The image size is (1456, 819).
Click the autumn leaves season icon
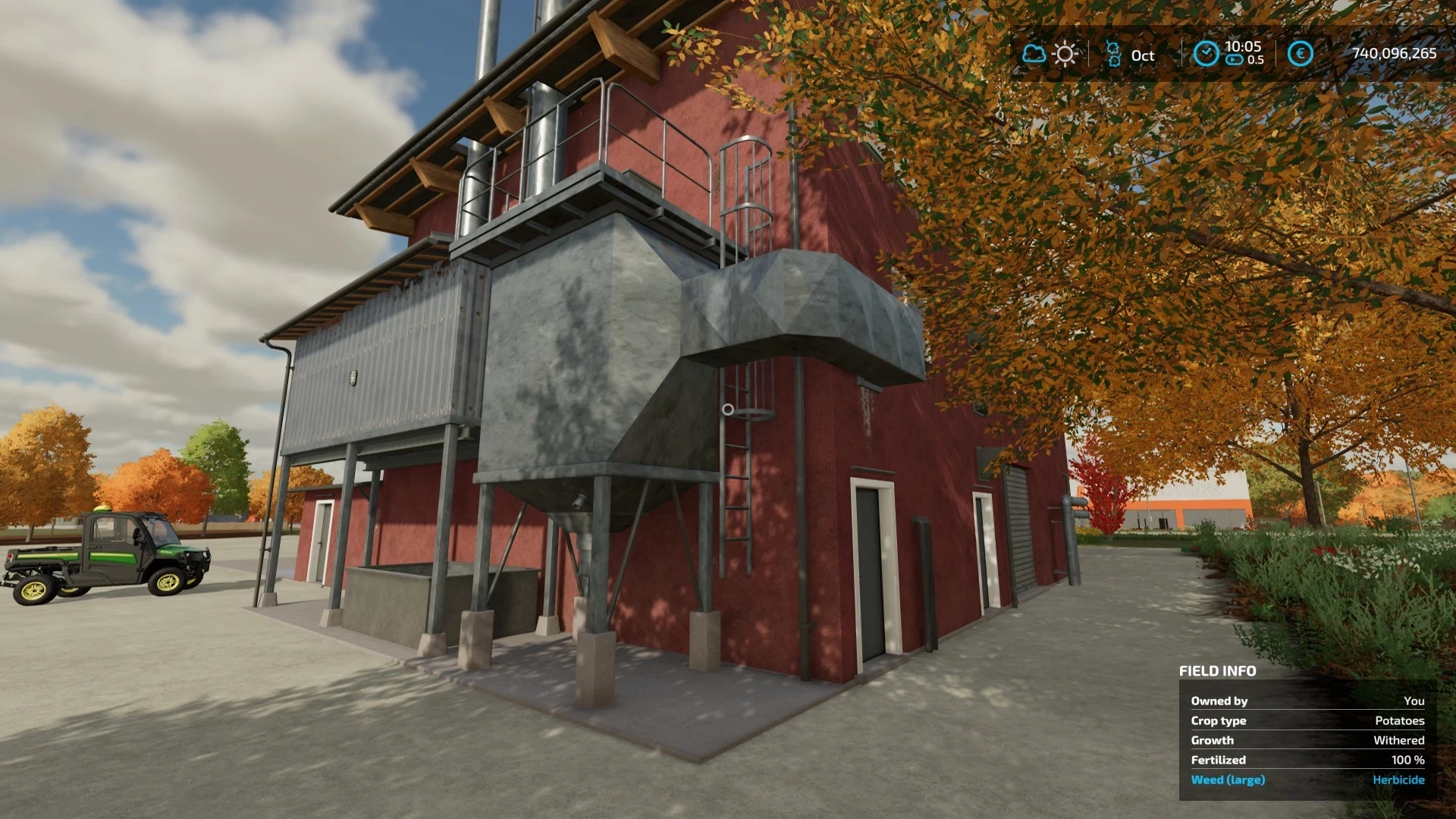pos(1112,54)
